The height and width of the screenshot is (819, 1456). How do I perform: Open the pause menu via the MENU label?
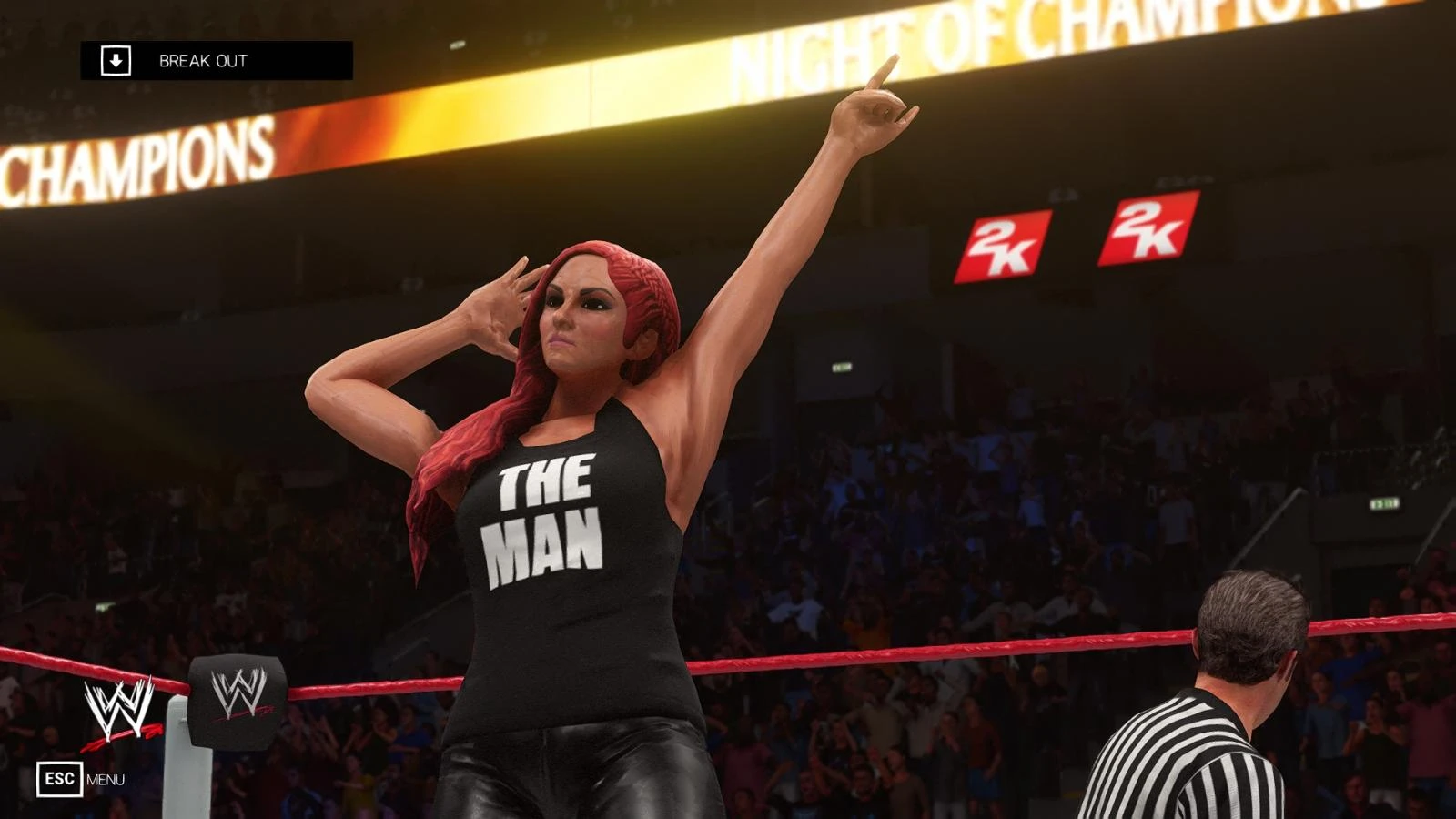pyautogui.click(x=106, y=779)
